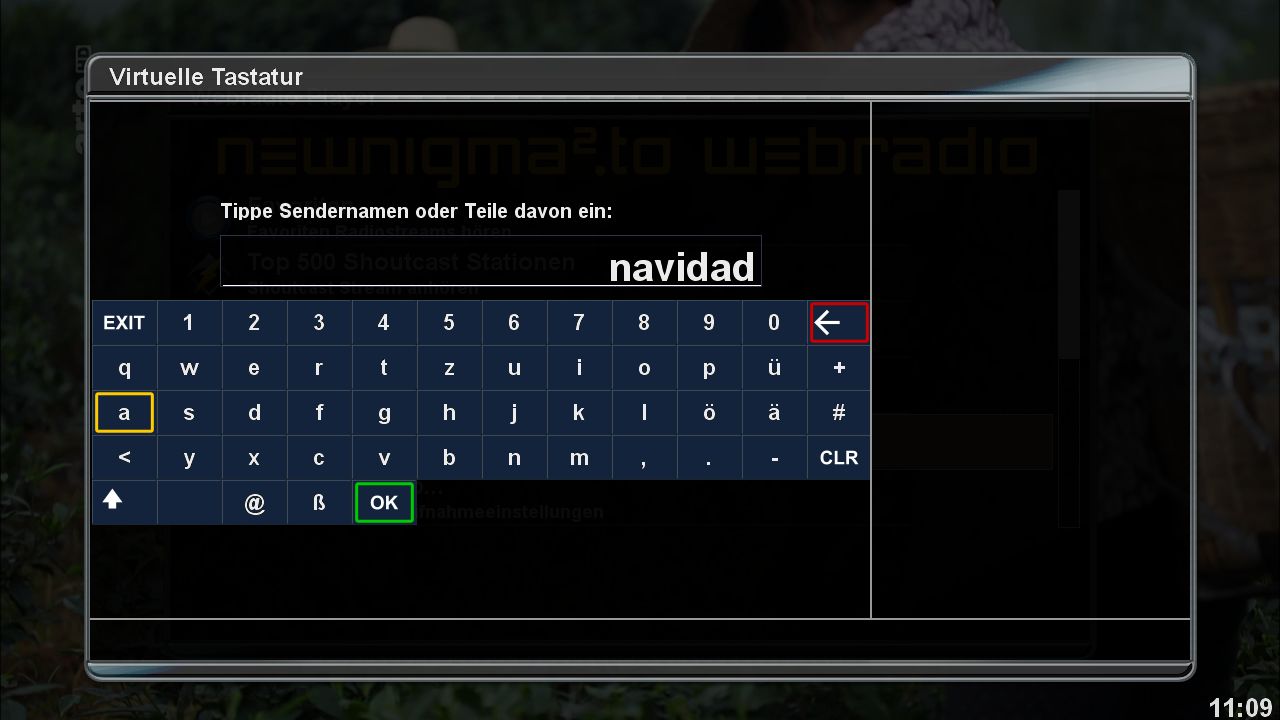The height and width of the screenshot is (720, 1280).
Task: Select the letter z key
Action: tap(449, 367)
